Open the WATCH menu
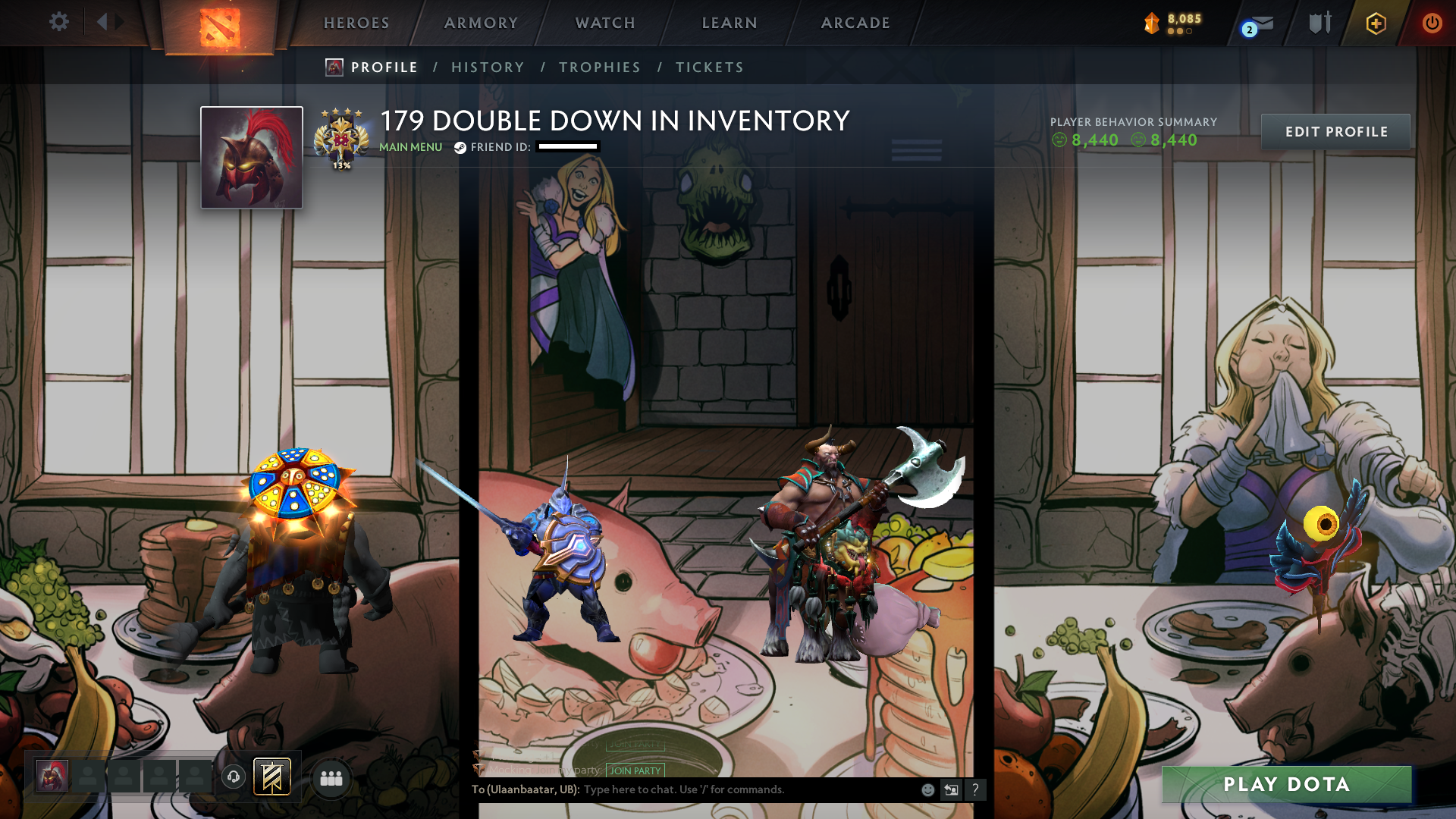 tap(604, 23)
